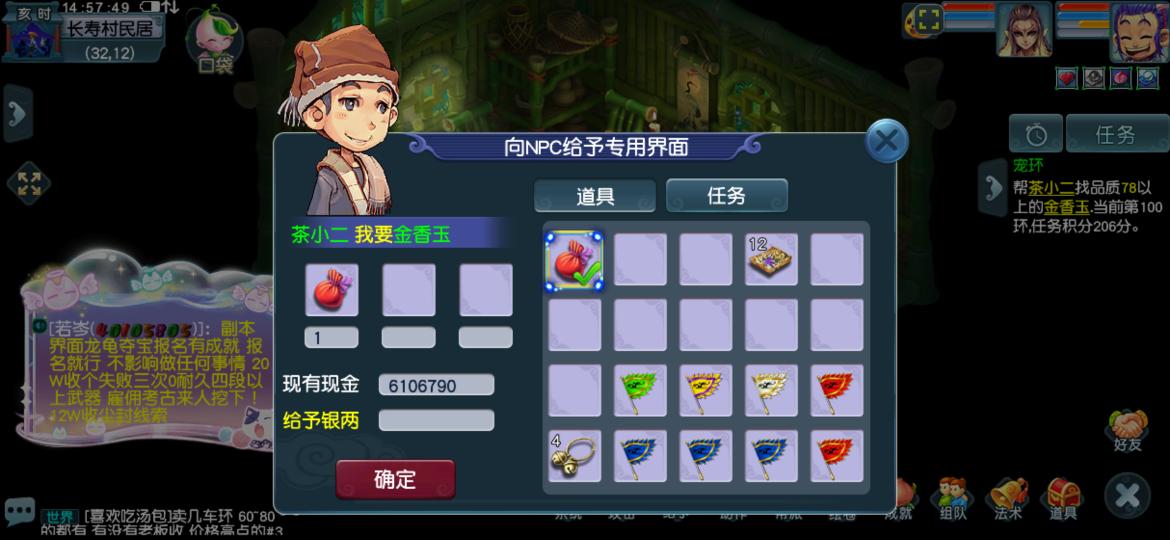Choose the white flag item
The height and width of the screenshot is (540, 1170).
point(771,391)
